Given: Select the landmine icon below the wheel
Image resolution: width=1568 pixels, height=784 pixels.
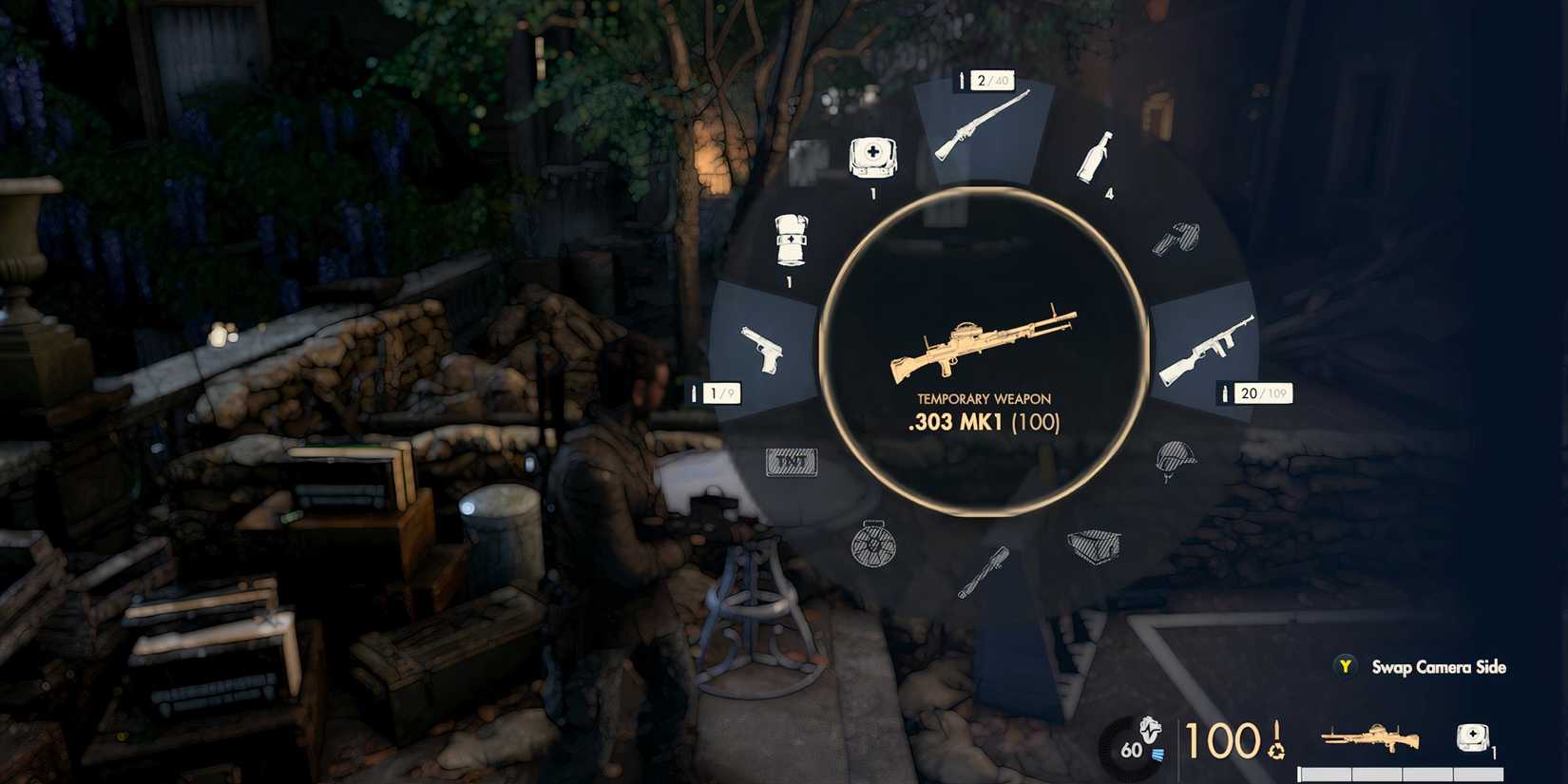Looking at the screenshot, I should click(x=874, y=549).
